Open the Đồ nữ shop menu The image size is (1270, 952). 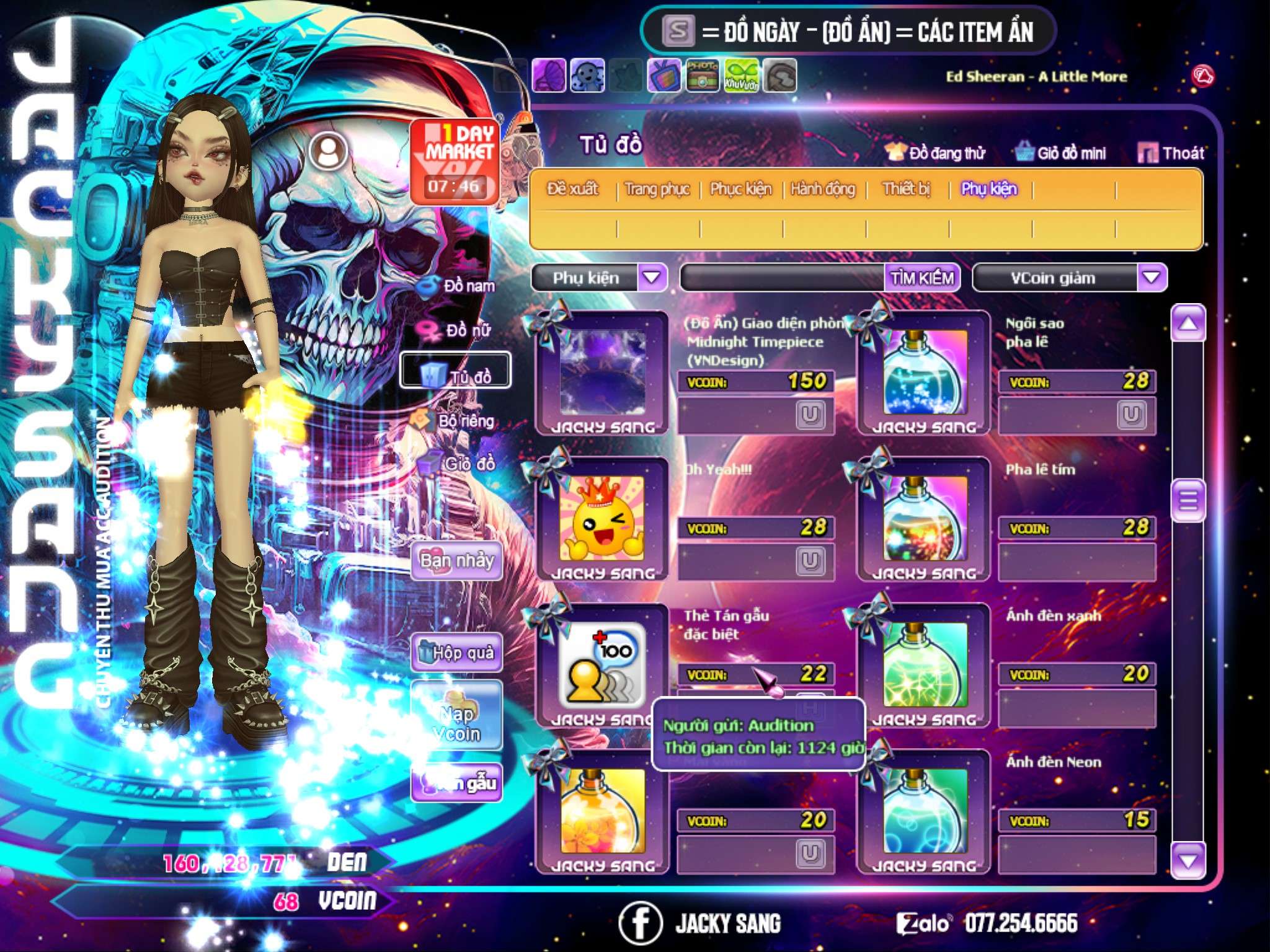click(x=458, y=330)
